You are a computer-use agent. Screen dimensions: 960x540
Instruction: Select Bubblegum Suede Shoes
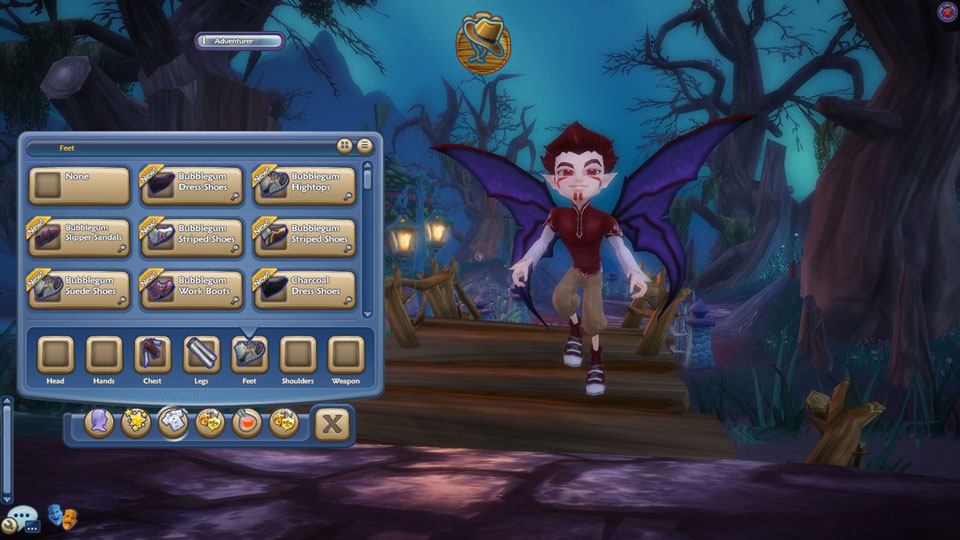[x=79, y=290]
